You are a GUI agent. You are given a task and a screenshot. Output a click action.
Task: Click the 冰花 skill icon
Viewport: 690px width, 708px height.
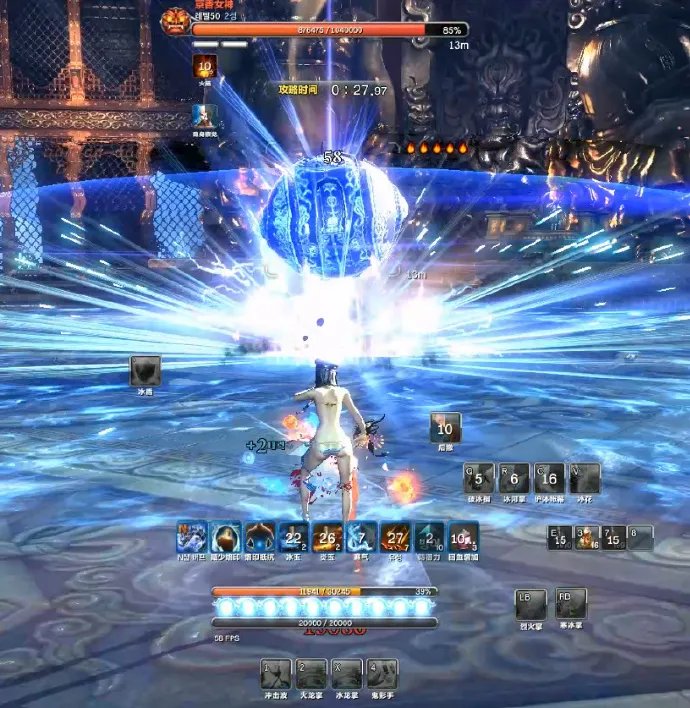[x=584, y=478]
